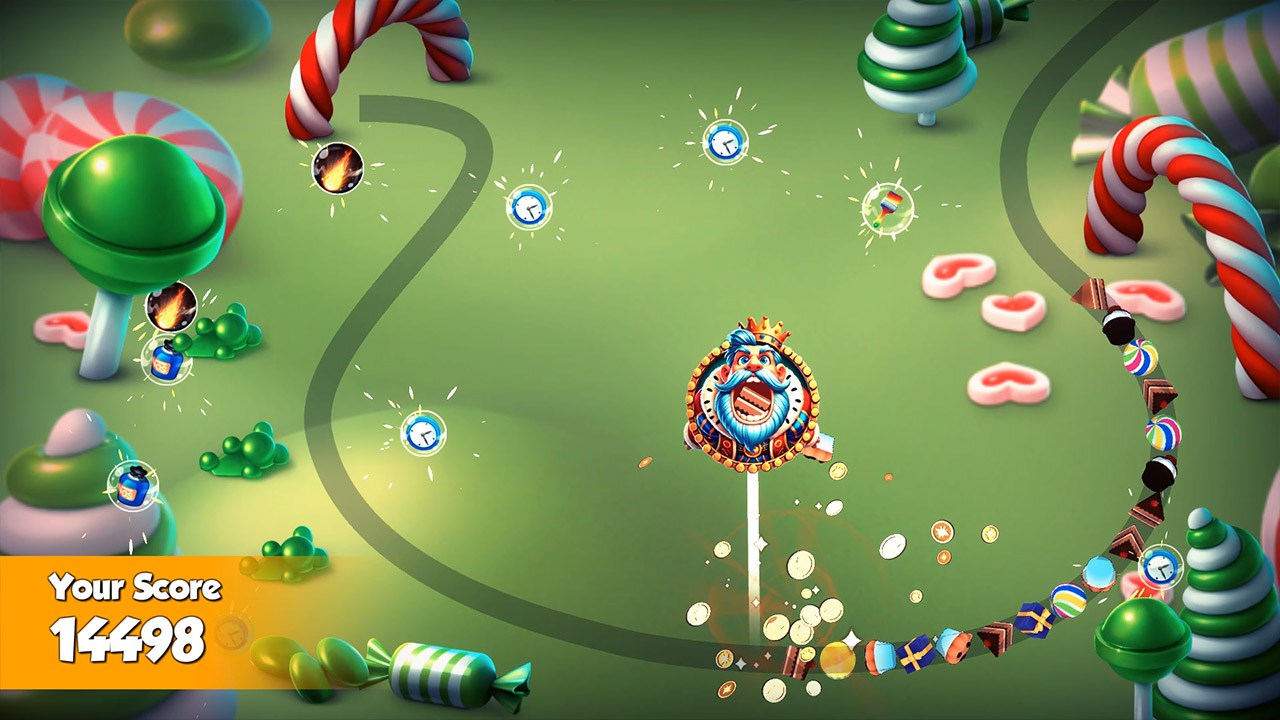Screen dimensions: 1280x720
Task: Collect the clock power-up mid-left on the field
Action: tap(425, 435)
